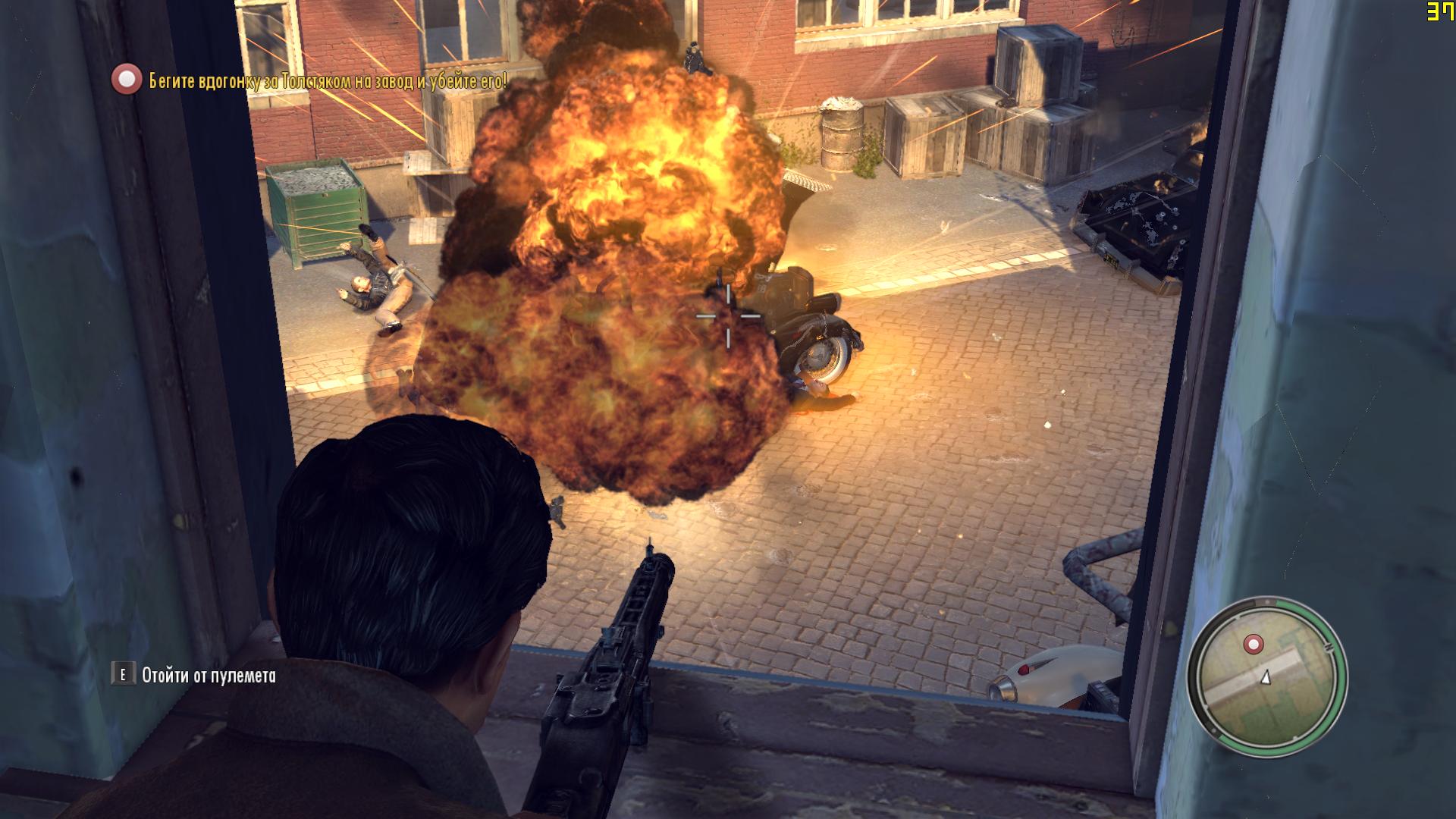This screenshot has height=819, width=1456.
Task: Click the white player arrow on the minimap
Action: tap(1265, 678)
